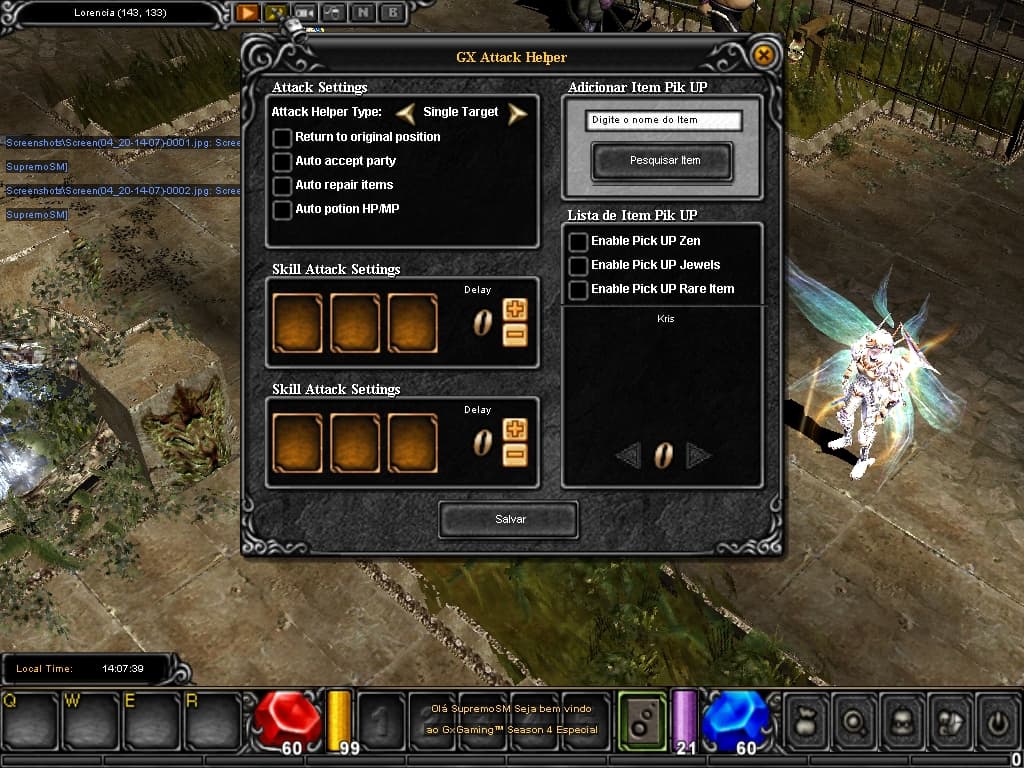The width and height of the screenshot is (1024, 768).
Task: Toggle Return to original position
Action: [282, 138]
